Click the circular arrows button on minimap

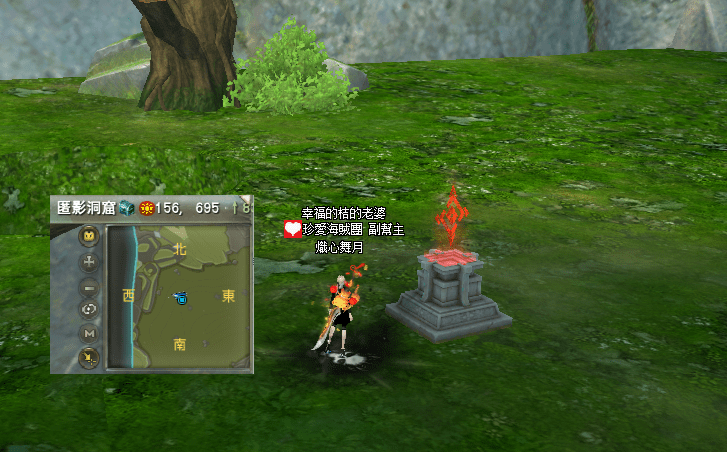(x=89, y=310)
